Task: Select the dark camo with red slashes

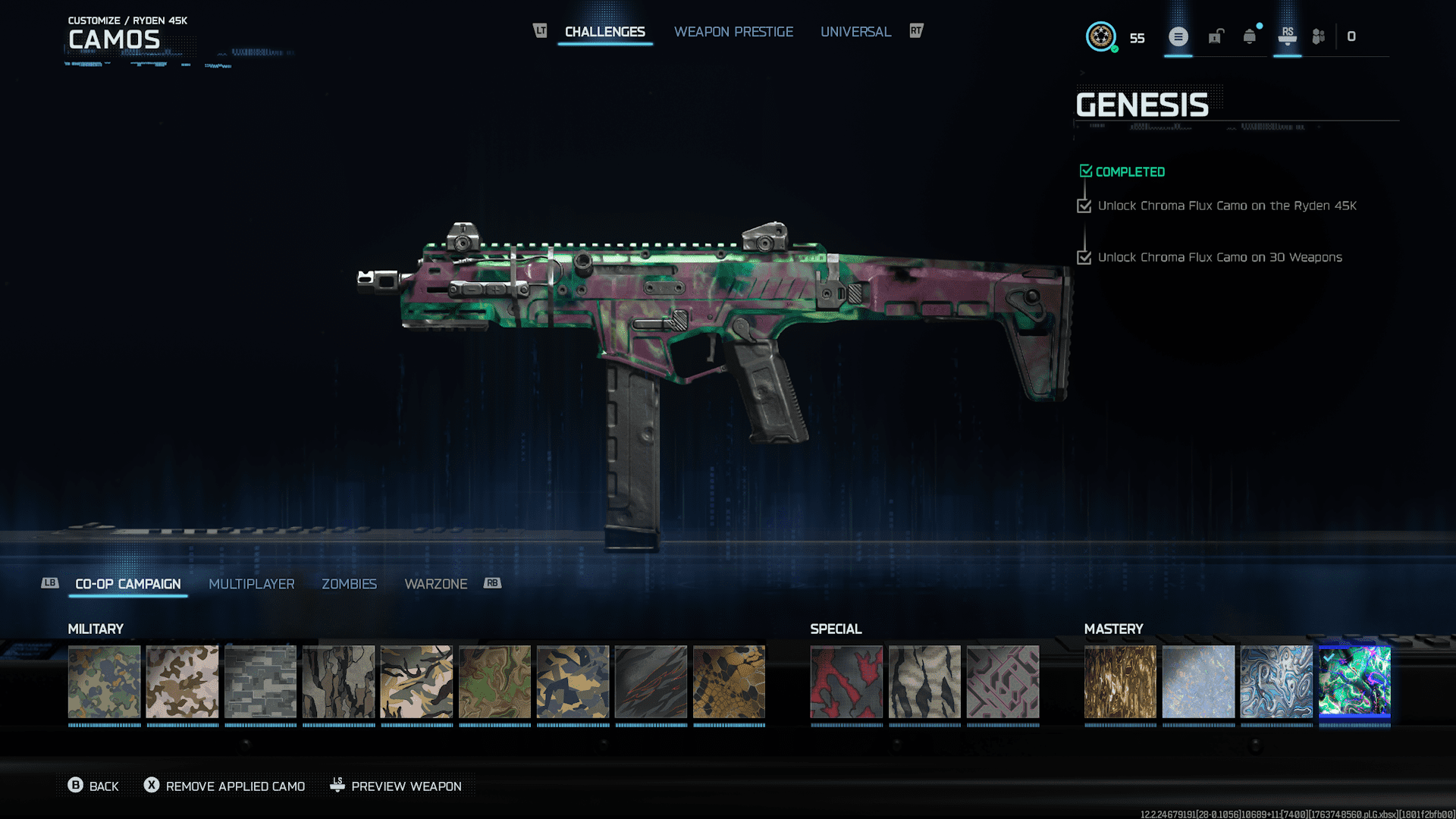Action: tap(651, 681)
